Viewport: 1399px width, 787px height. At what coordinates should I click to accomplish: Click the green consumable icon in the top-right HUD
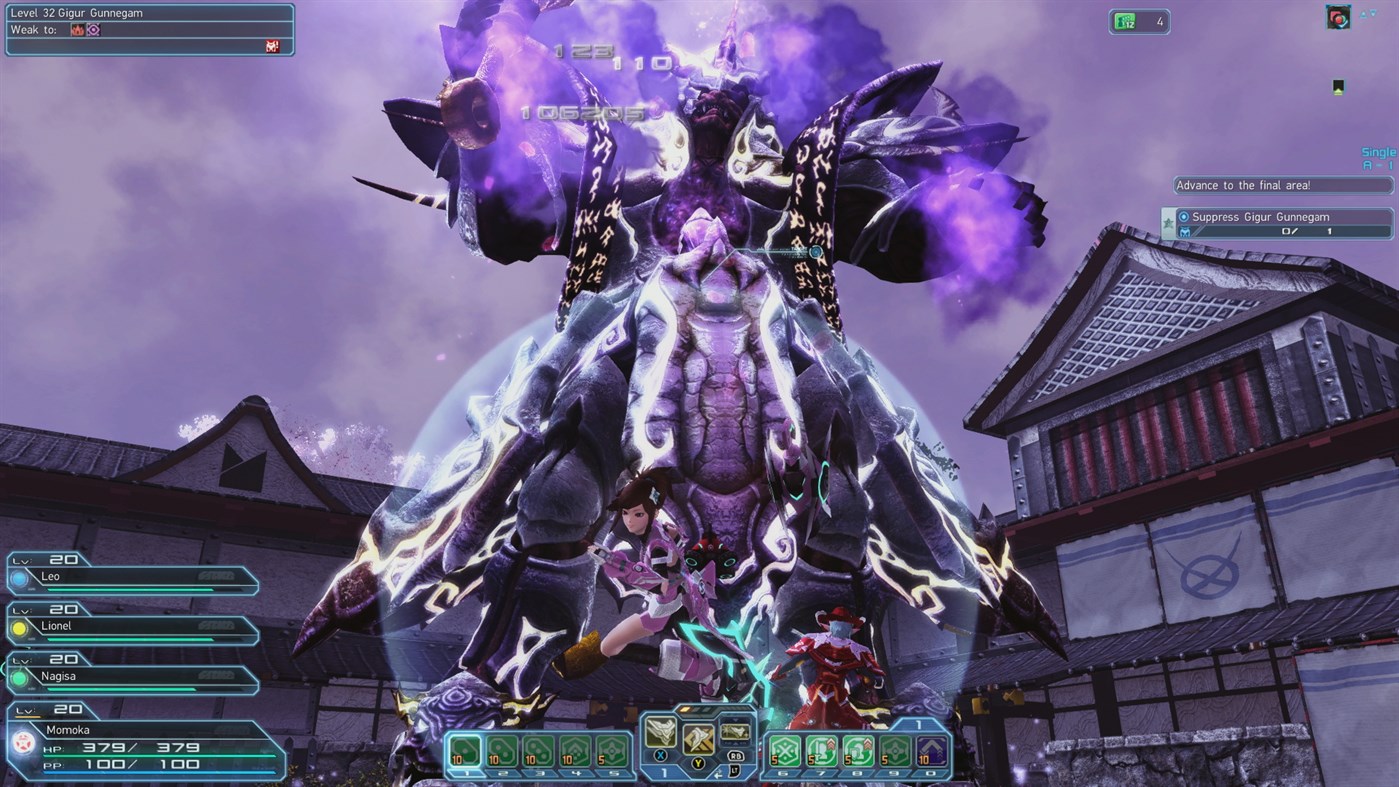(x=1125, y=21)
